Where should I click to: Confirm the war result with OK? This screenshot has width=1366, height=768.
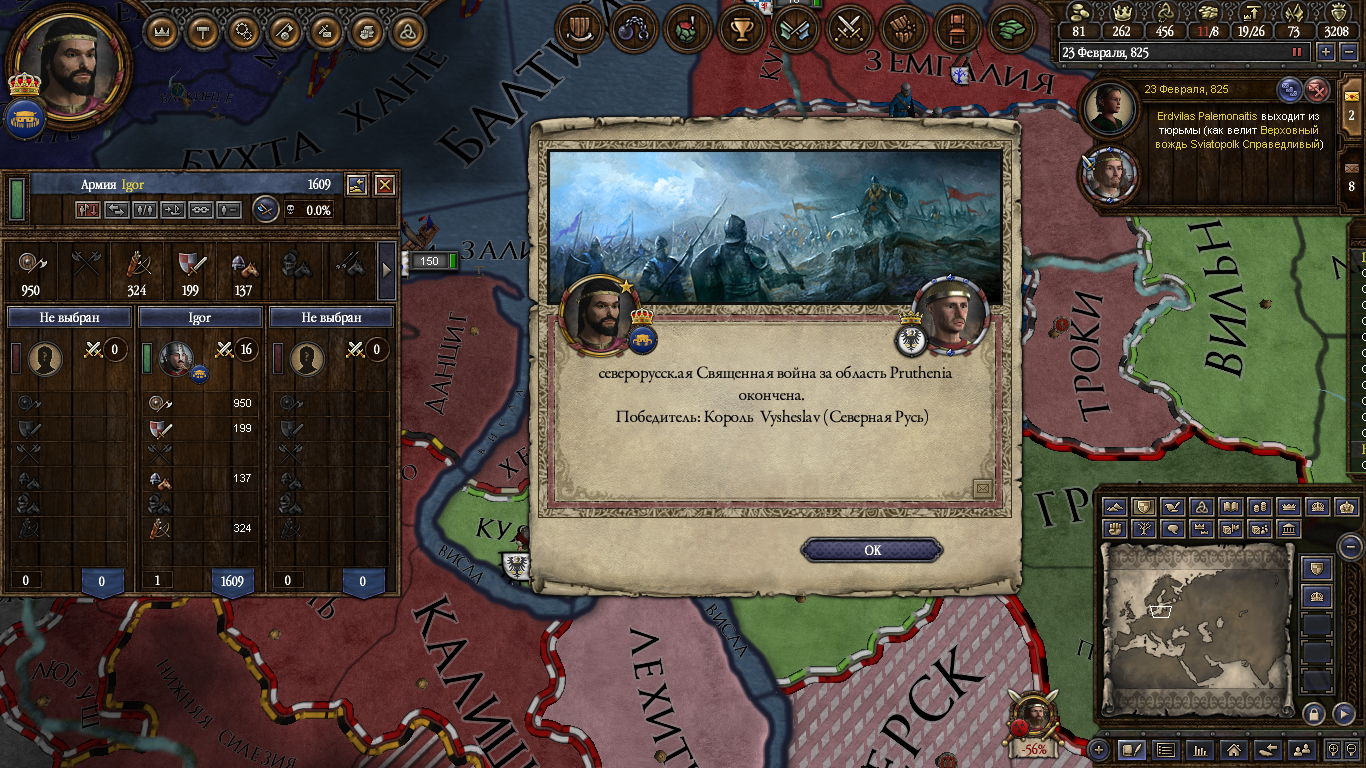click(872, 550)
